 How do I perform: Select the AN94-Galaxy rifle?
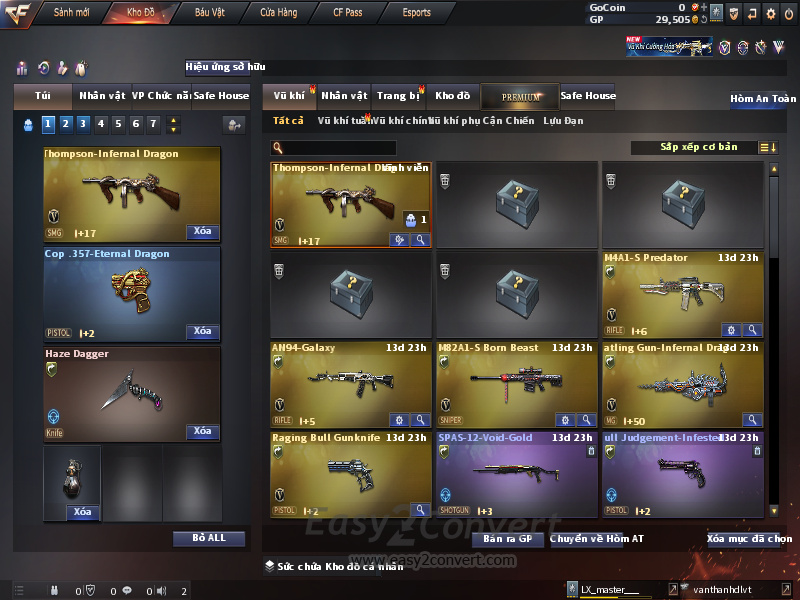351,384
